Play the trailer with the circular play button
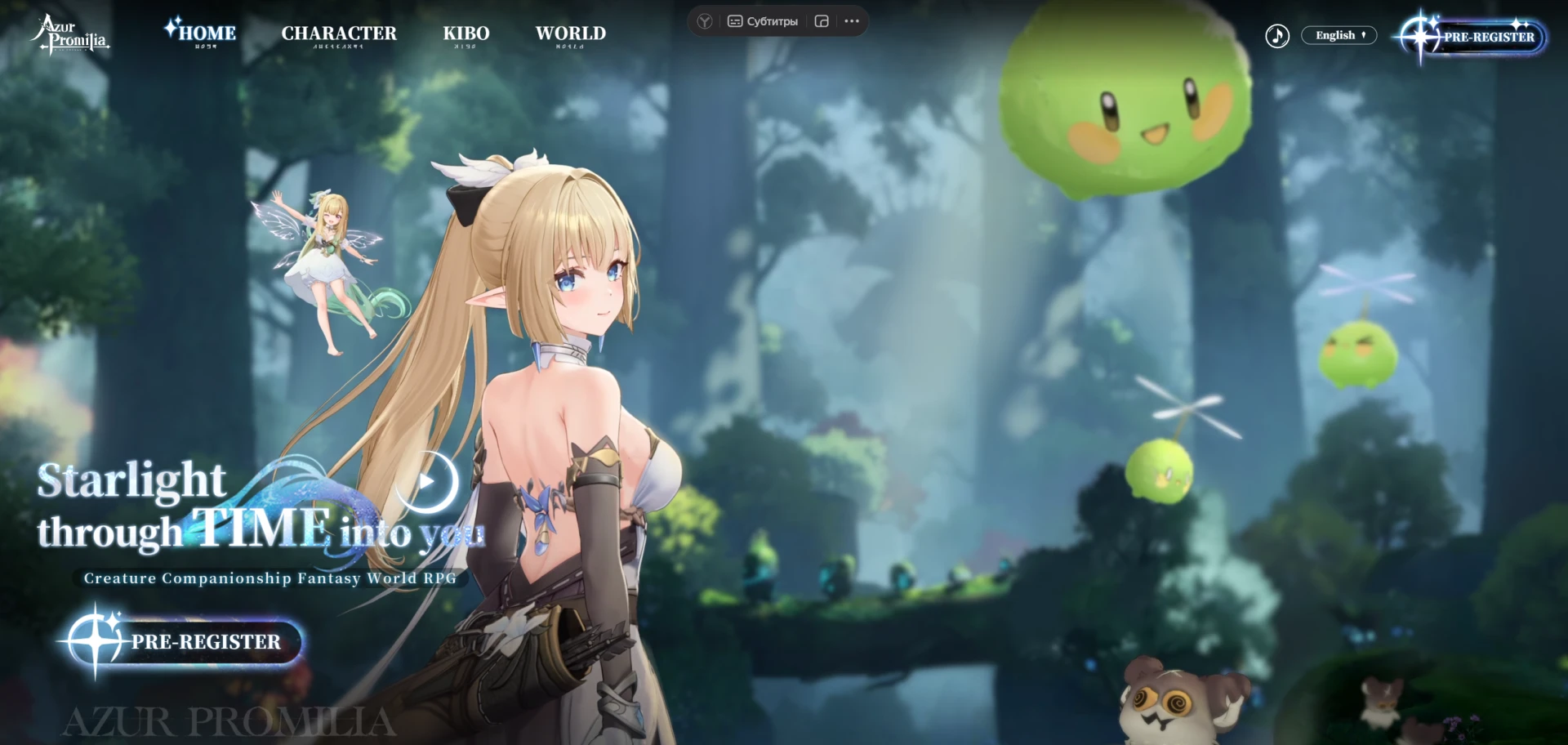1568x745 pixels. pos(426,481)
